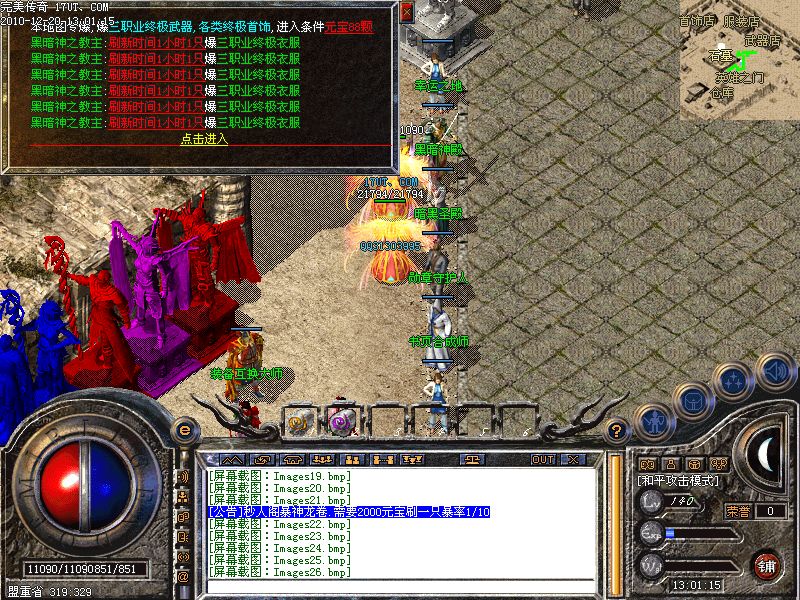Click the chat log scrollbar
The image size is (800, 600).
pyautogui.click(x=614, y=520)
